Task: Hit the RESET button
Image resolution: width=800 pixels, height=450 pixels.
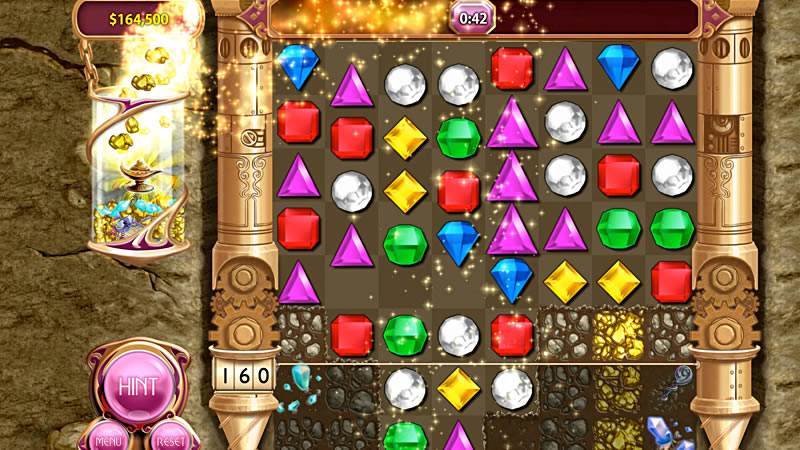Action: click(169, 438)
